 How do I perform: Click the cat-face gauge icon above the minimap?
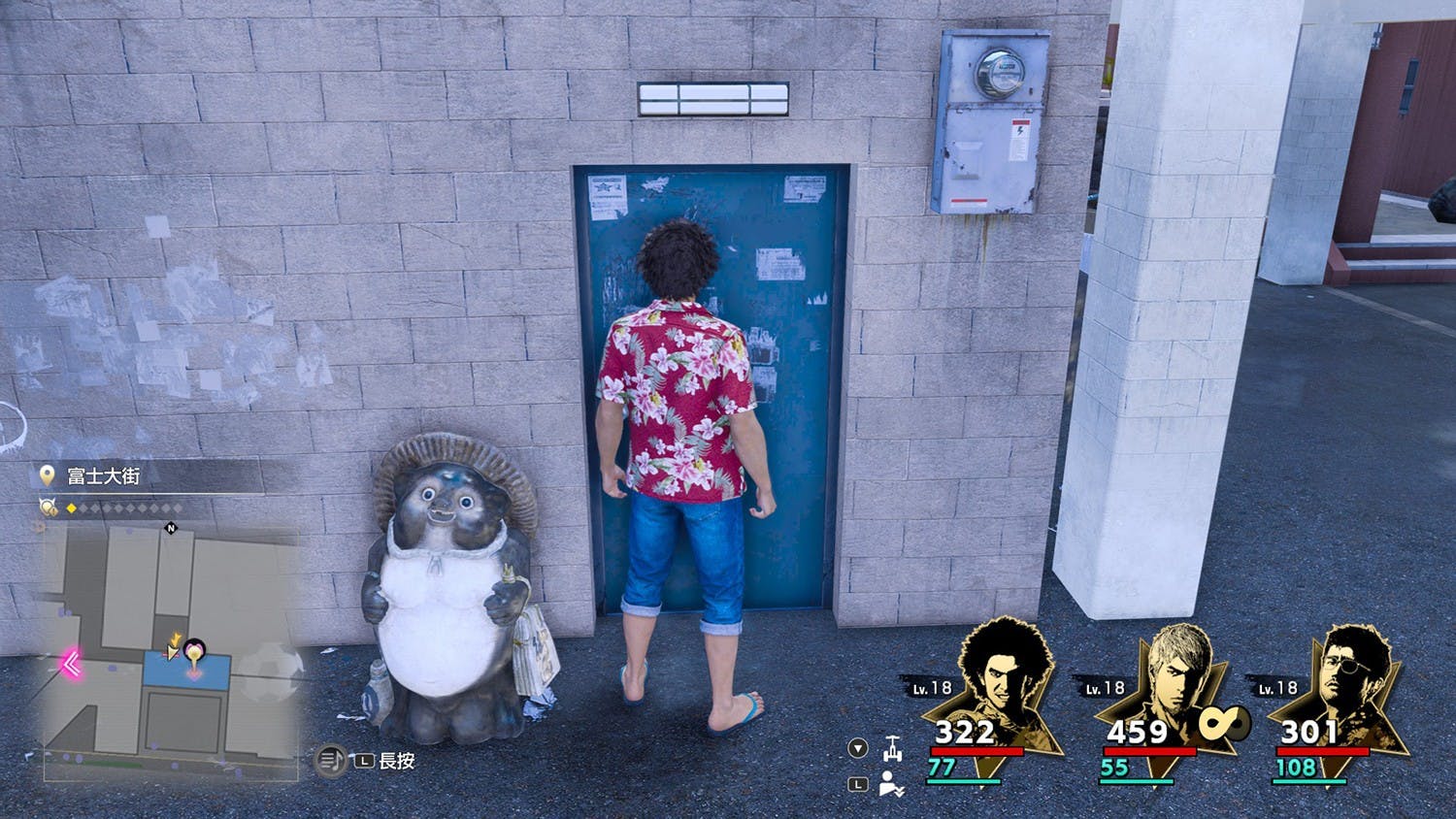coord(49,508)
